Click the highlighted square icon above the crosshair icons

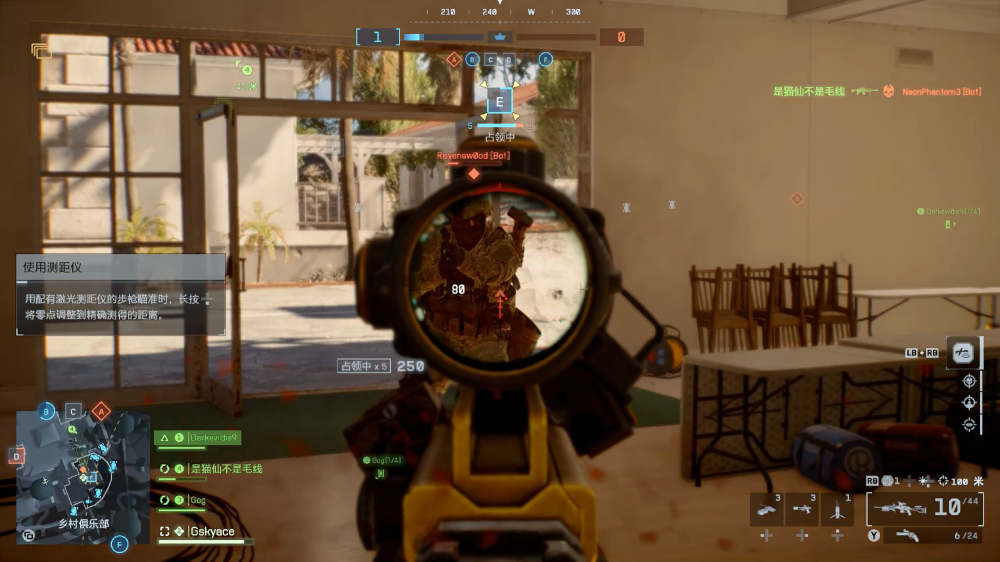(962, 352)
